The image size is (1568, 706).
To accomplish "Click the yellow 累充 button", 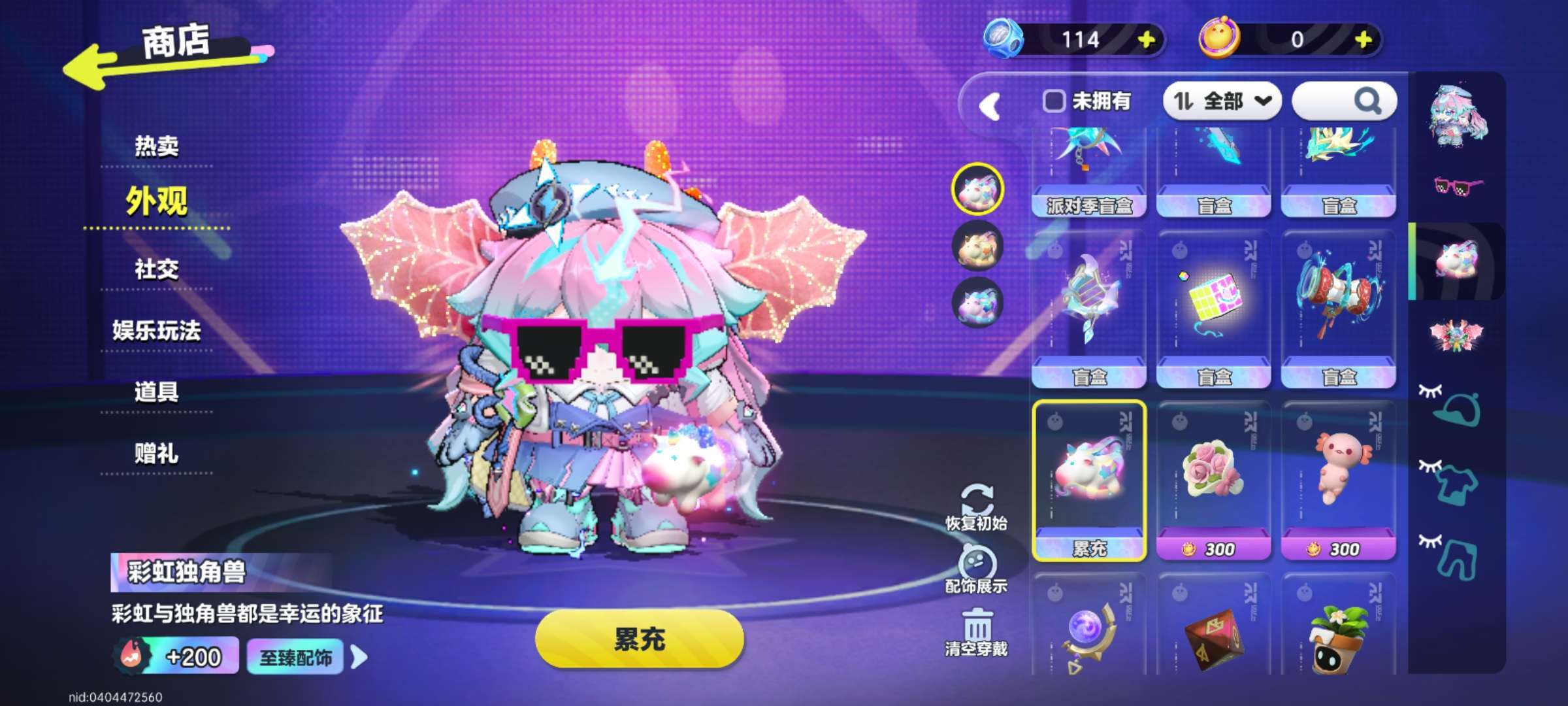I will tap(639, 639).
